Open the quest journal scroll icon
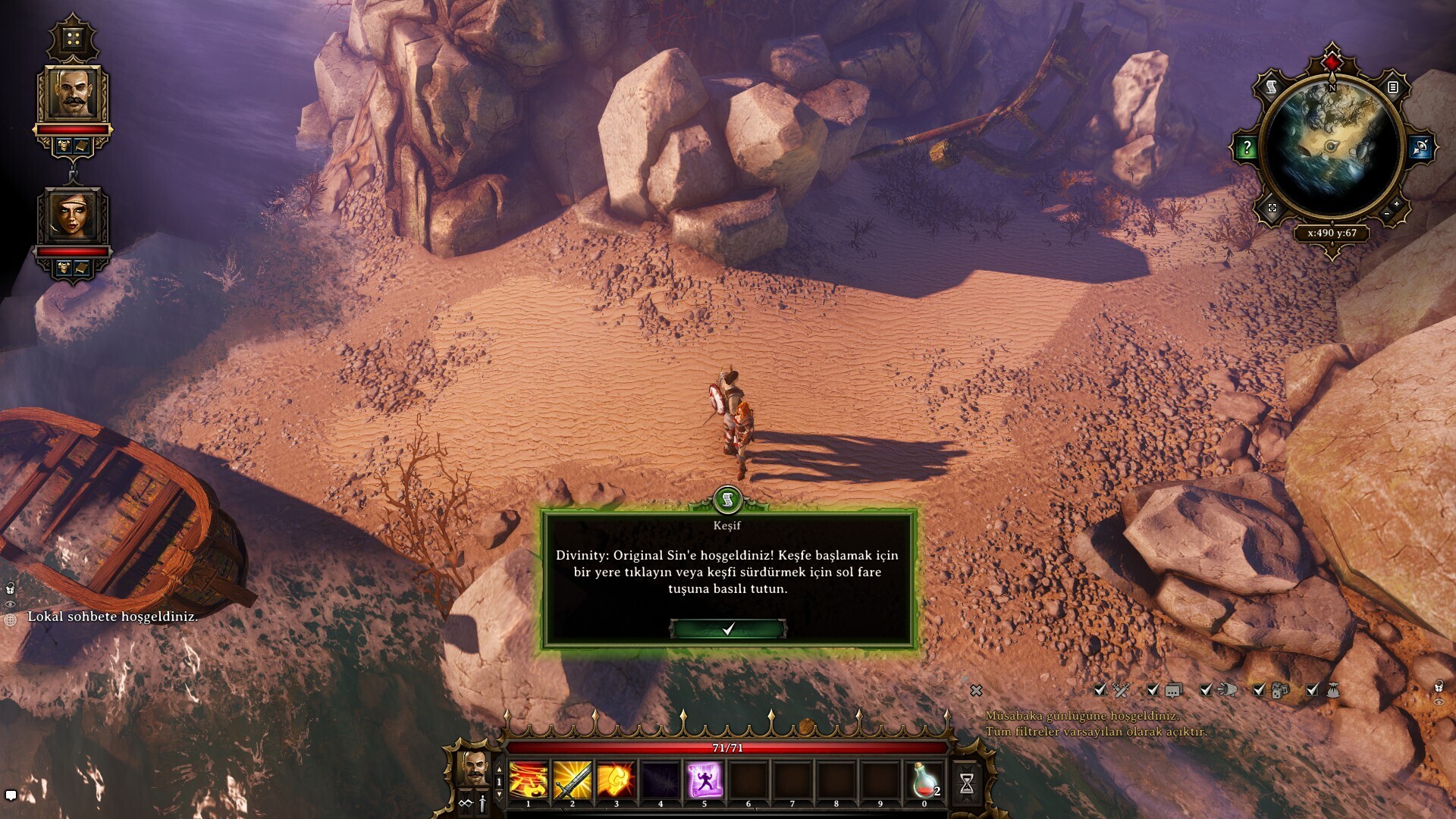 point(1271,88)
